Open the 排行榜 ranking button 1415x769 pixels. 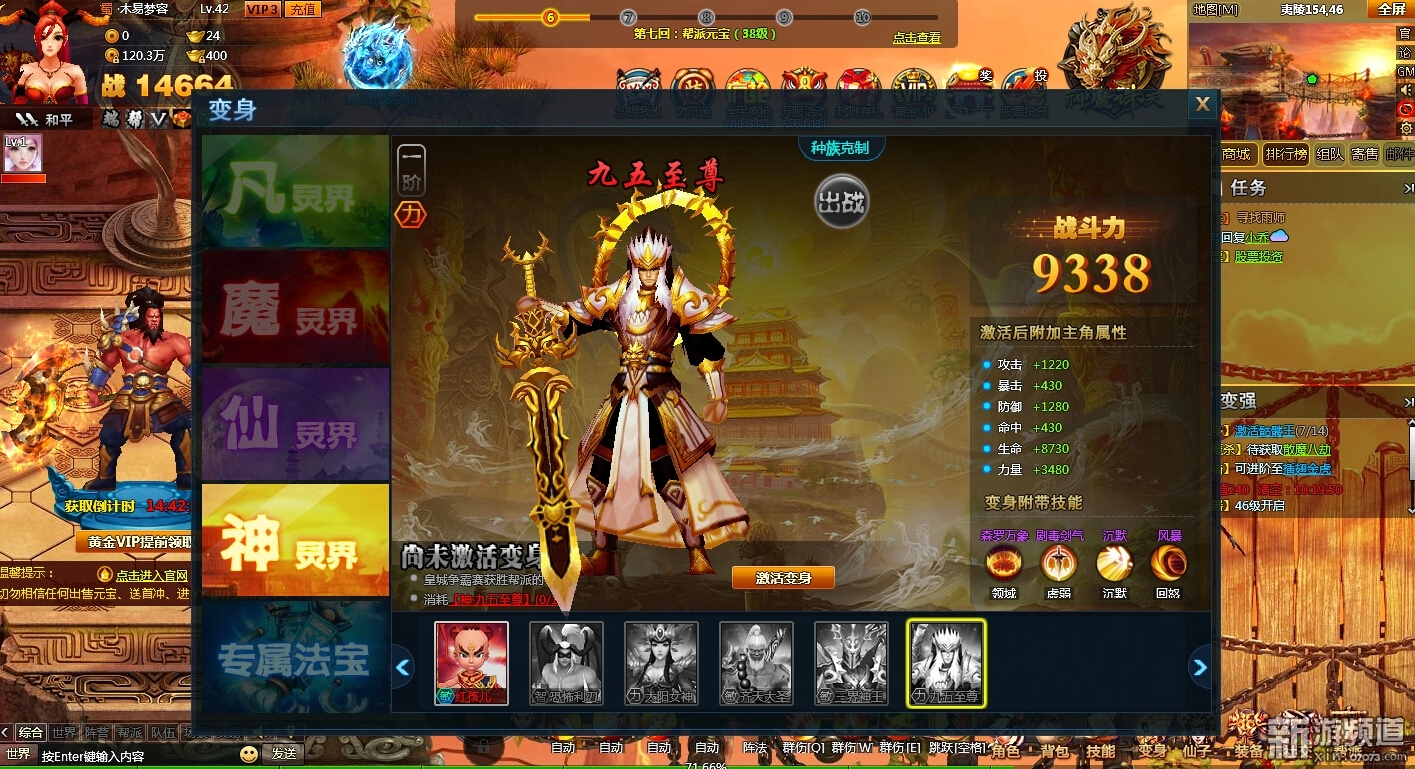1285,154
